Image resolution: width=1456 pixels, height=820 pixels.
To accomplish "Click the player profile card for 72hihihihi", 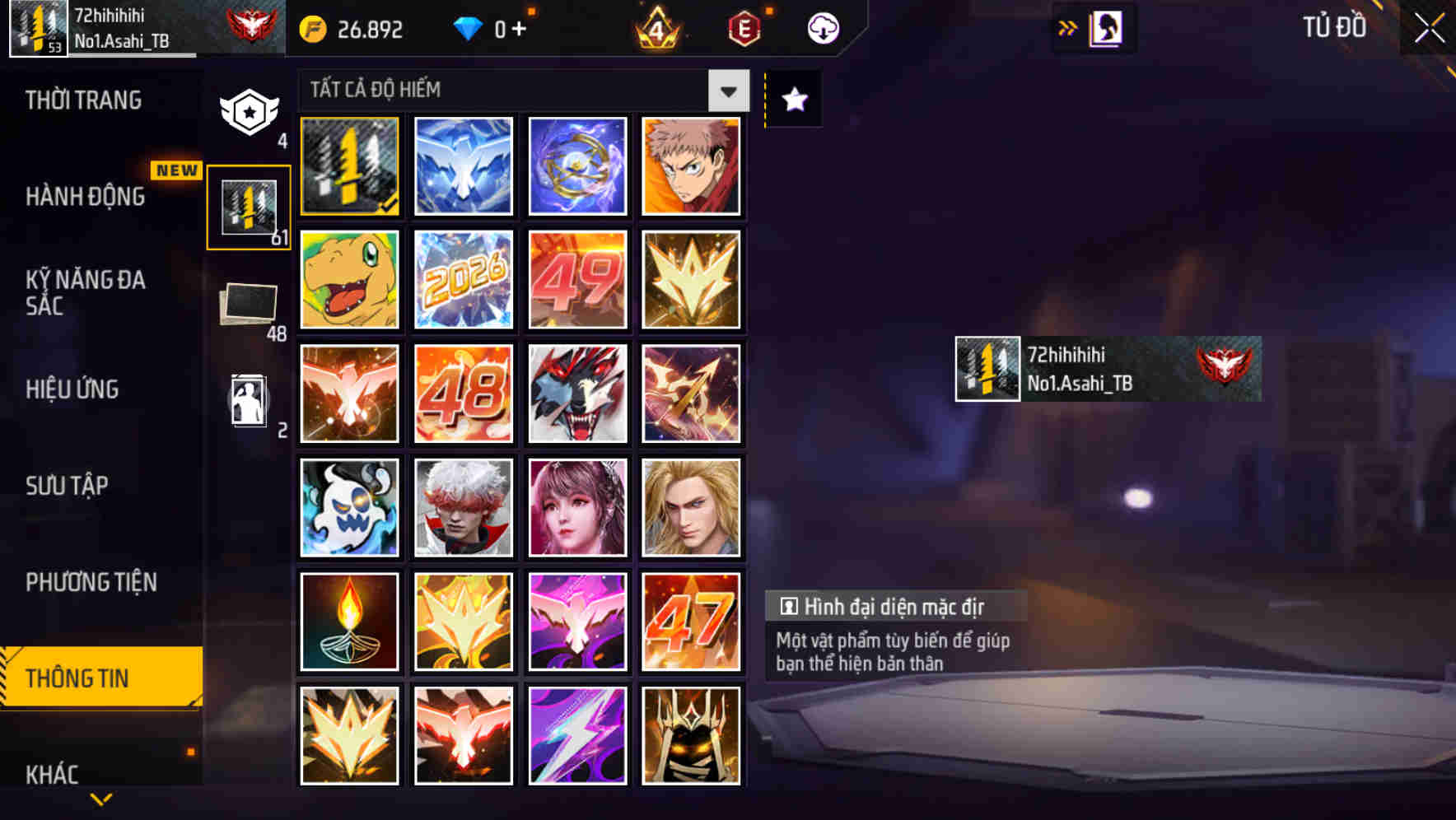I will pos(1106,368).
